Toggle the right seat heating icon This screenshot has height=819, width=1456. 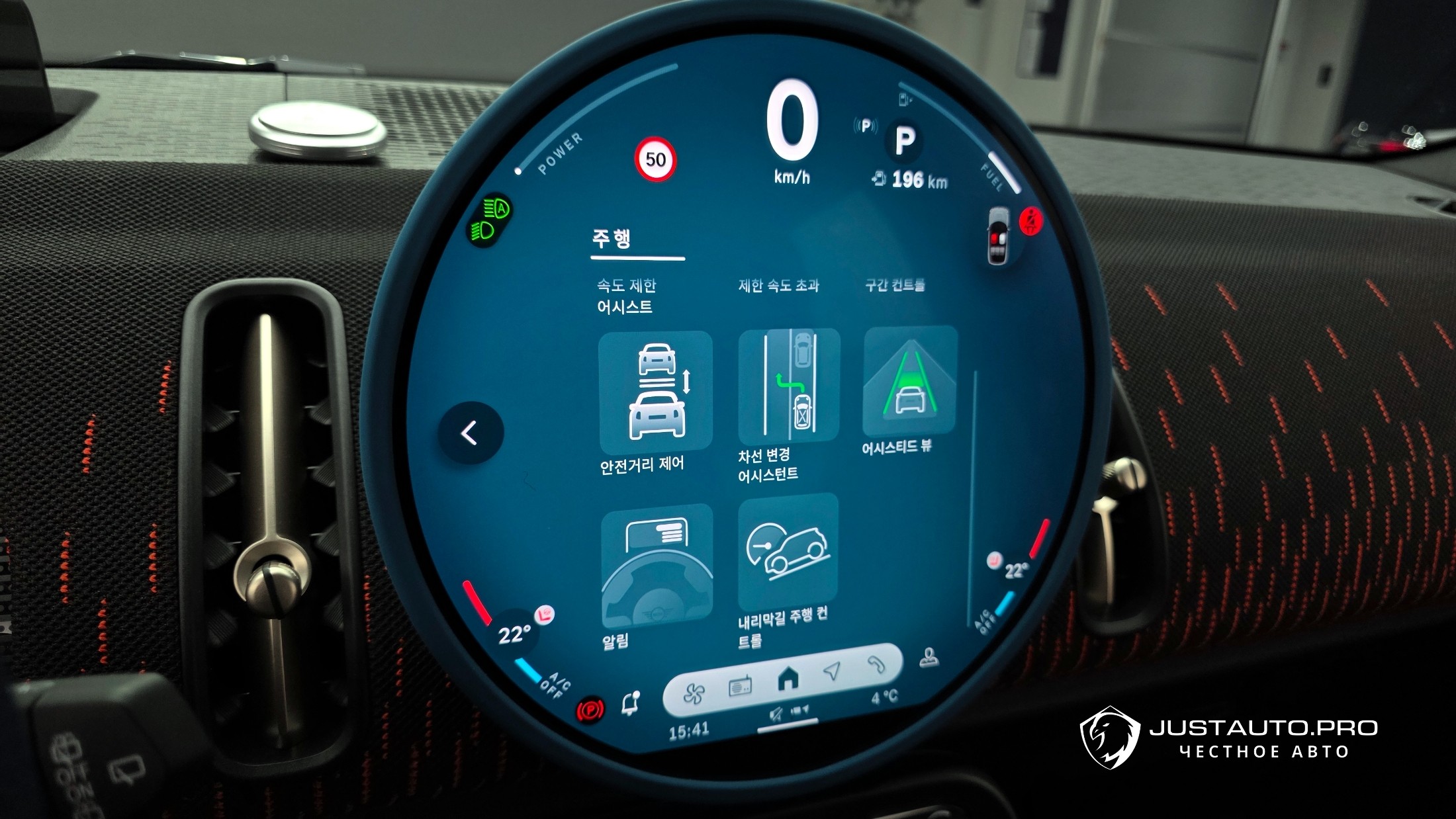pos(994,561)
